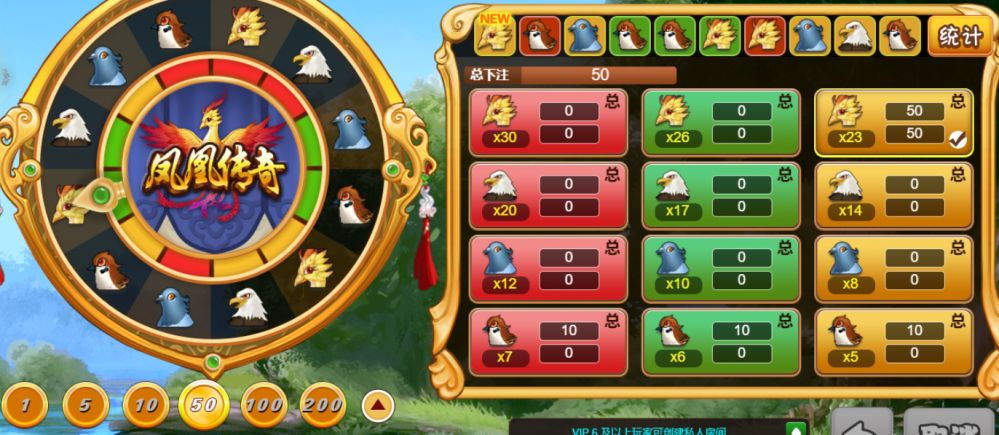
Task: Select the highlighted 50 chip
Action: pos(204,404)
